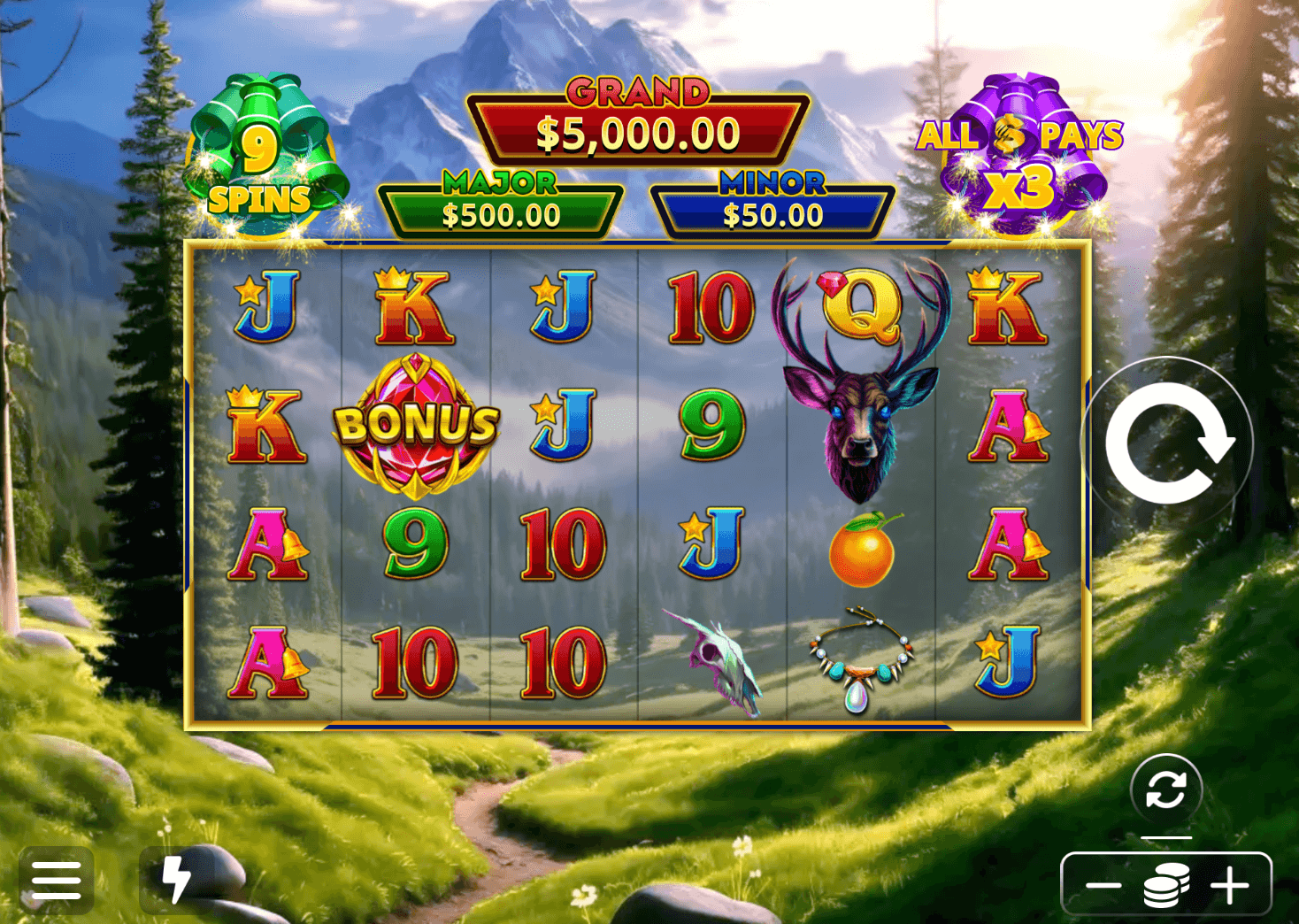This screenshot has height=924, width=1299.
Task: Increase the bet with the plus button
Action: [x=1230, y=885]
